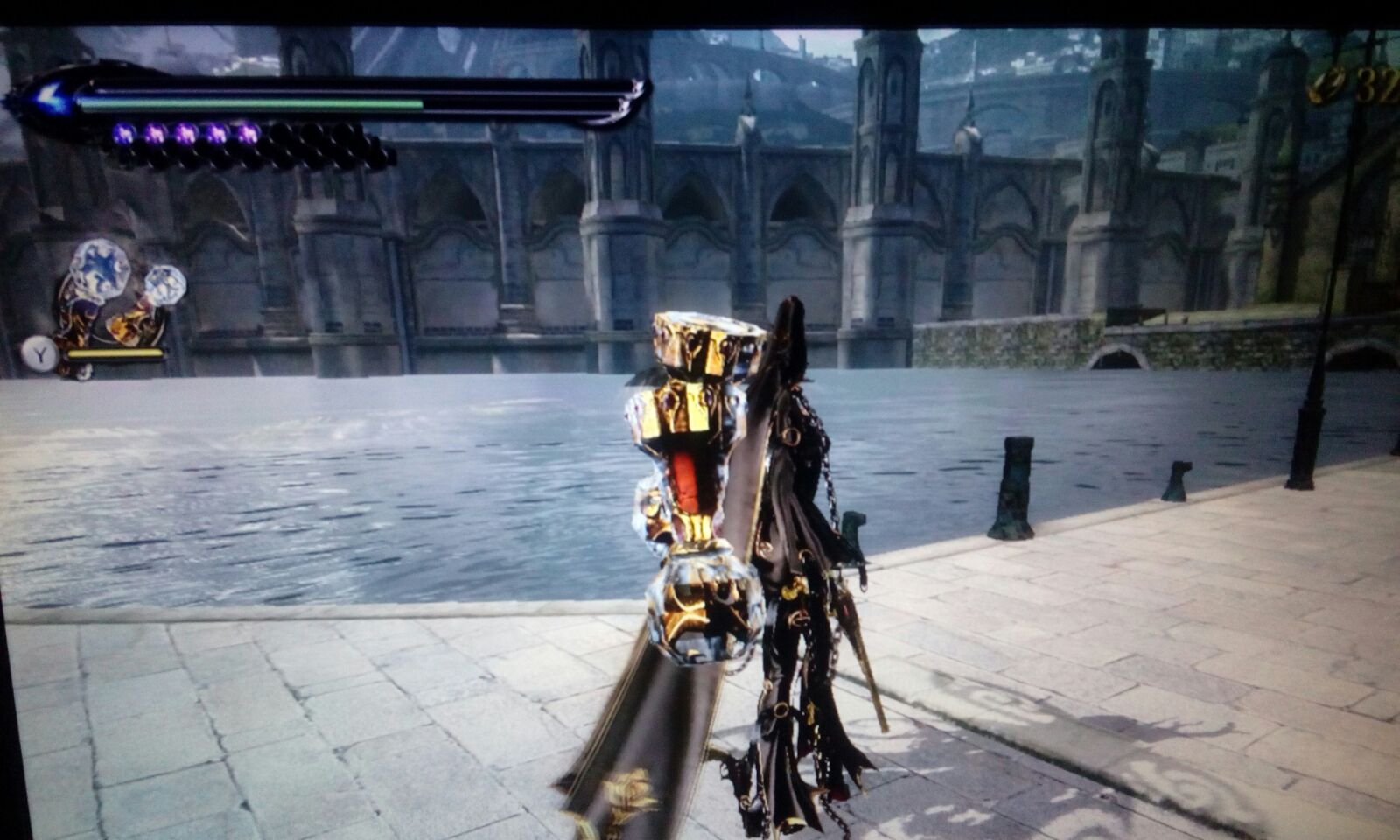The height and width of the screenshot is (840, 1400).
Task: Select the smaller foot-weapon medallion icon
Action: click(166, 284)
